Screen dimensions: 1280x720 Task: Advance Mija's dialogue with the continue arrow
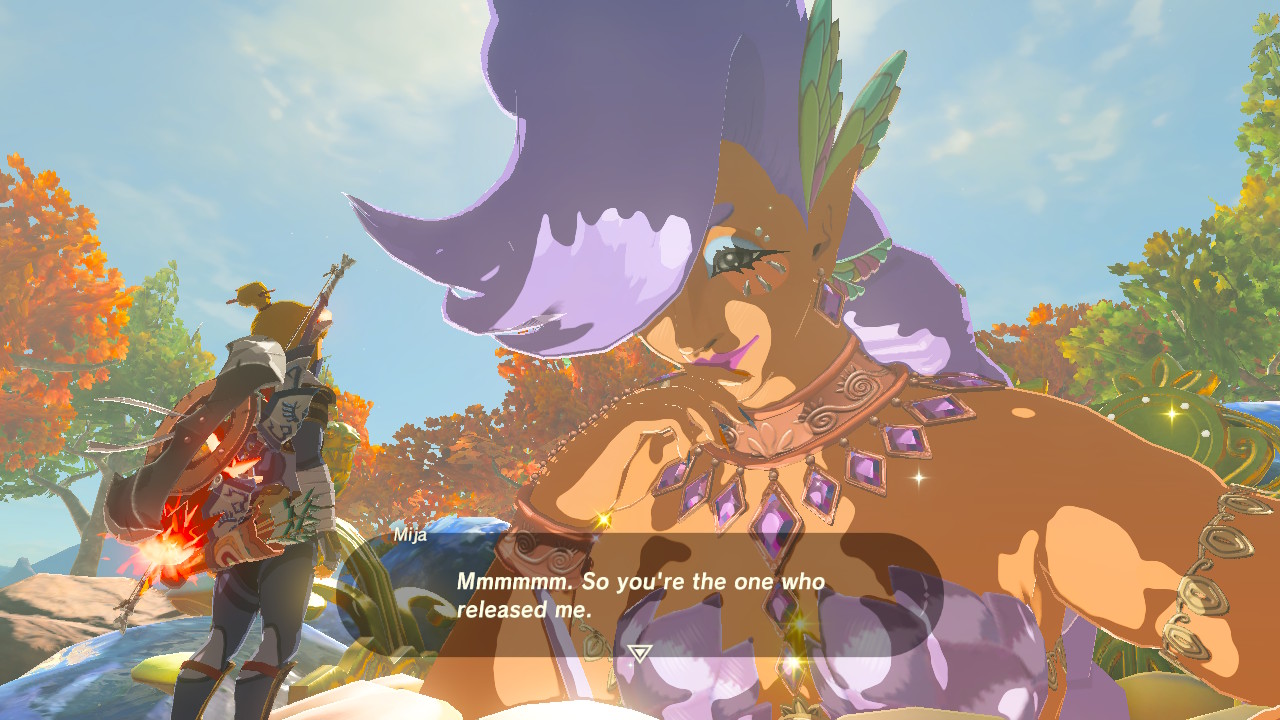click(x=639, y=653)
